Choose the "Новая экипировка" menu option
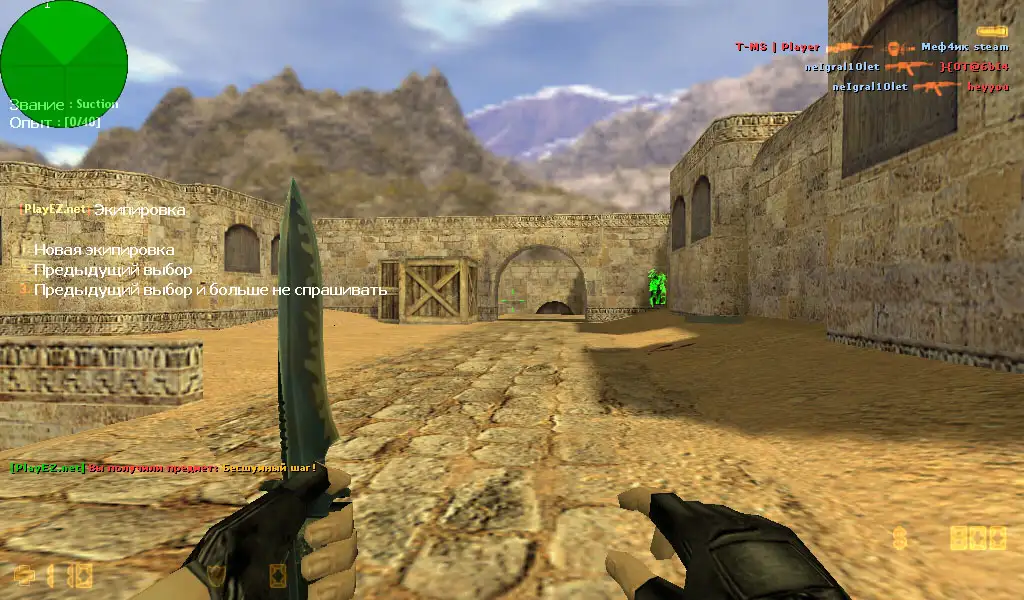 click(x=104, y=250)
